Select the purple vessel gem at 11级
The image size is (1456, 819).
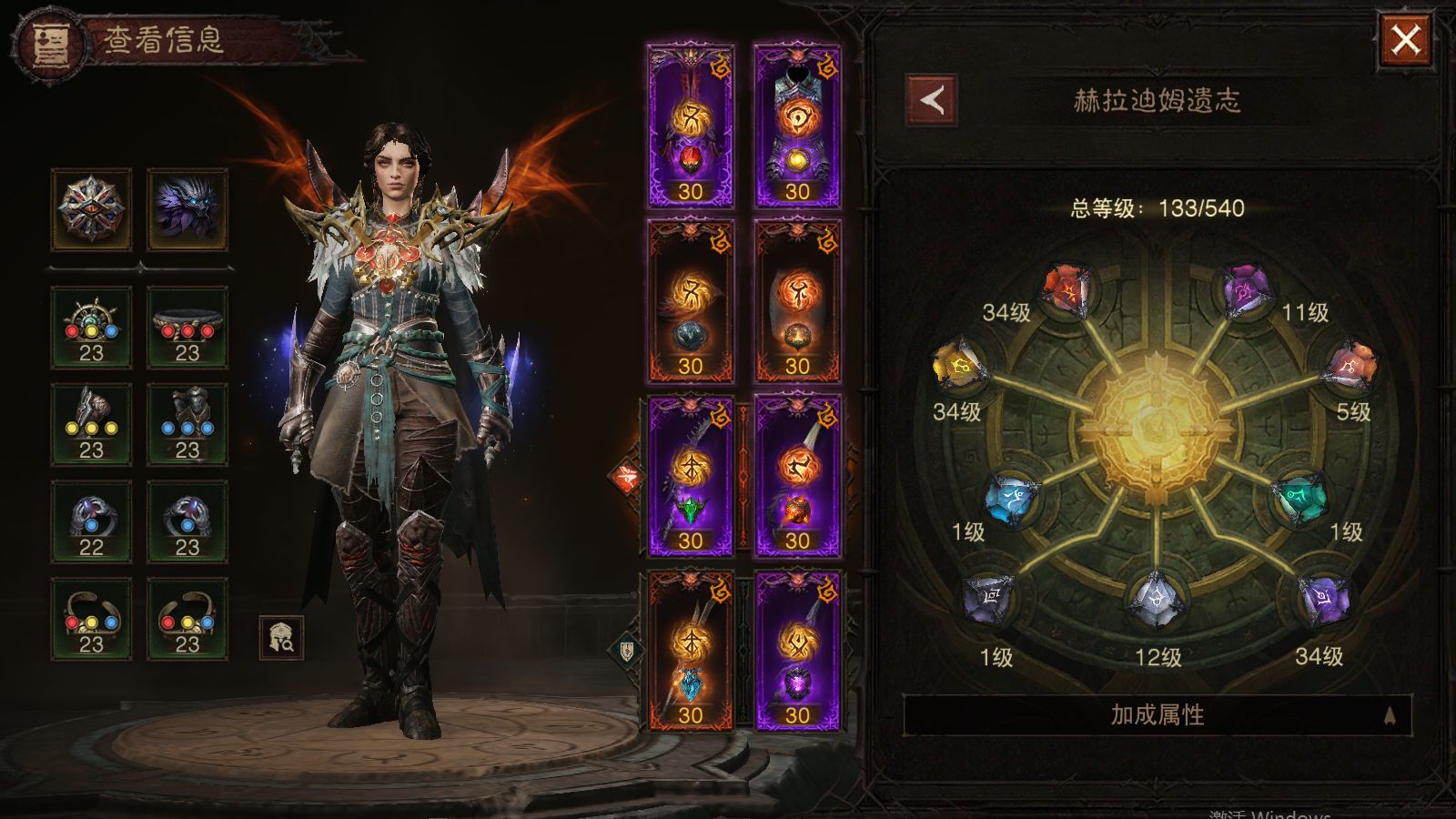click(x=1243, y=291)
